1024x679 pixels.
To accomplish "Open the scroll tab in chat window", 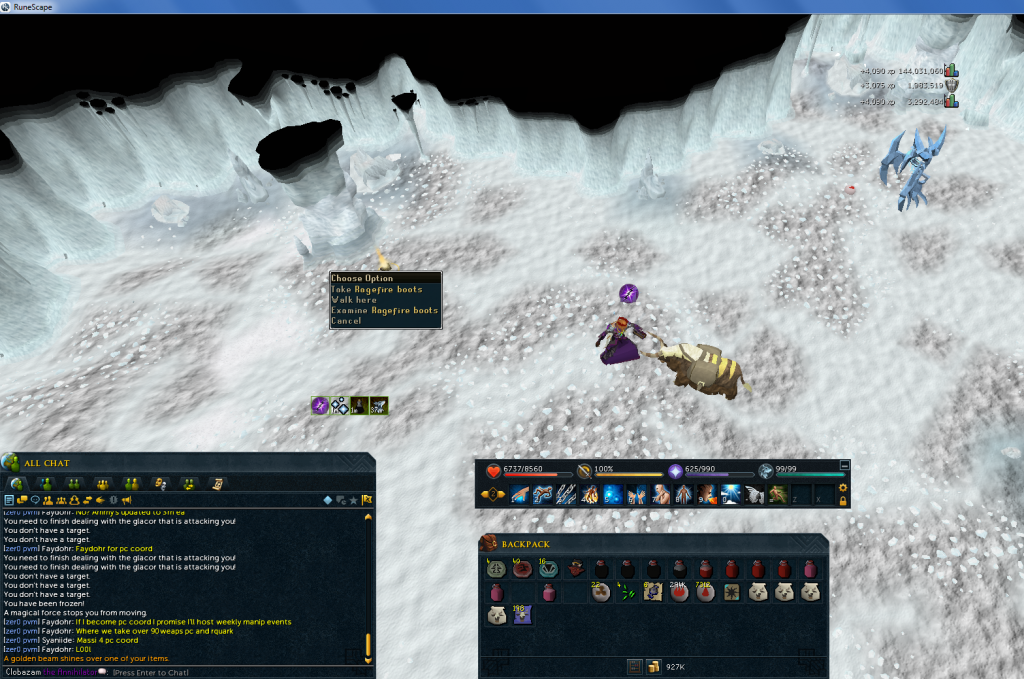I will [x=216, y=484].
